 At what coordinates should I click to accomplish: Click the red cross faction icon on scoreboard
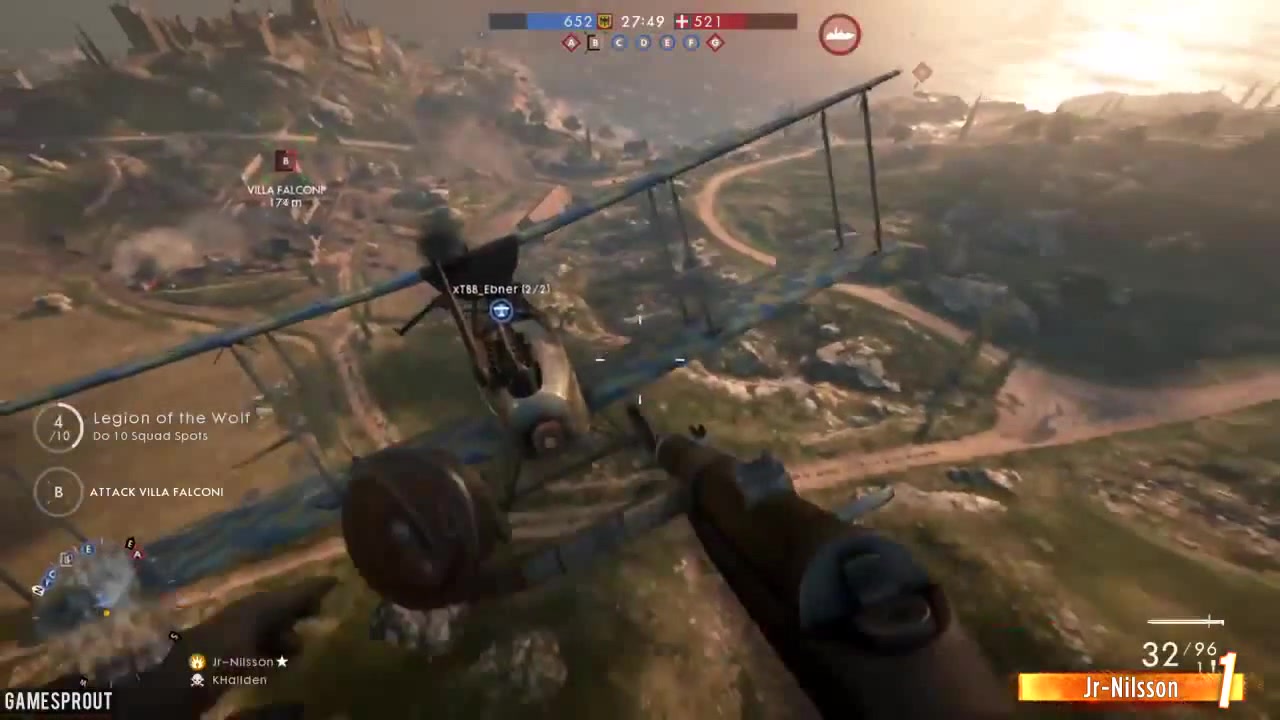pyautogui.click(x=683, y=21)
